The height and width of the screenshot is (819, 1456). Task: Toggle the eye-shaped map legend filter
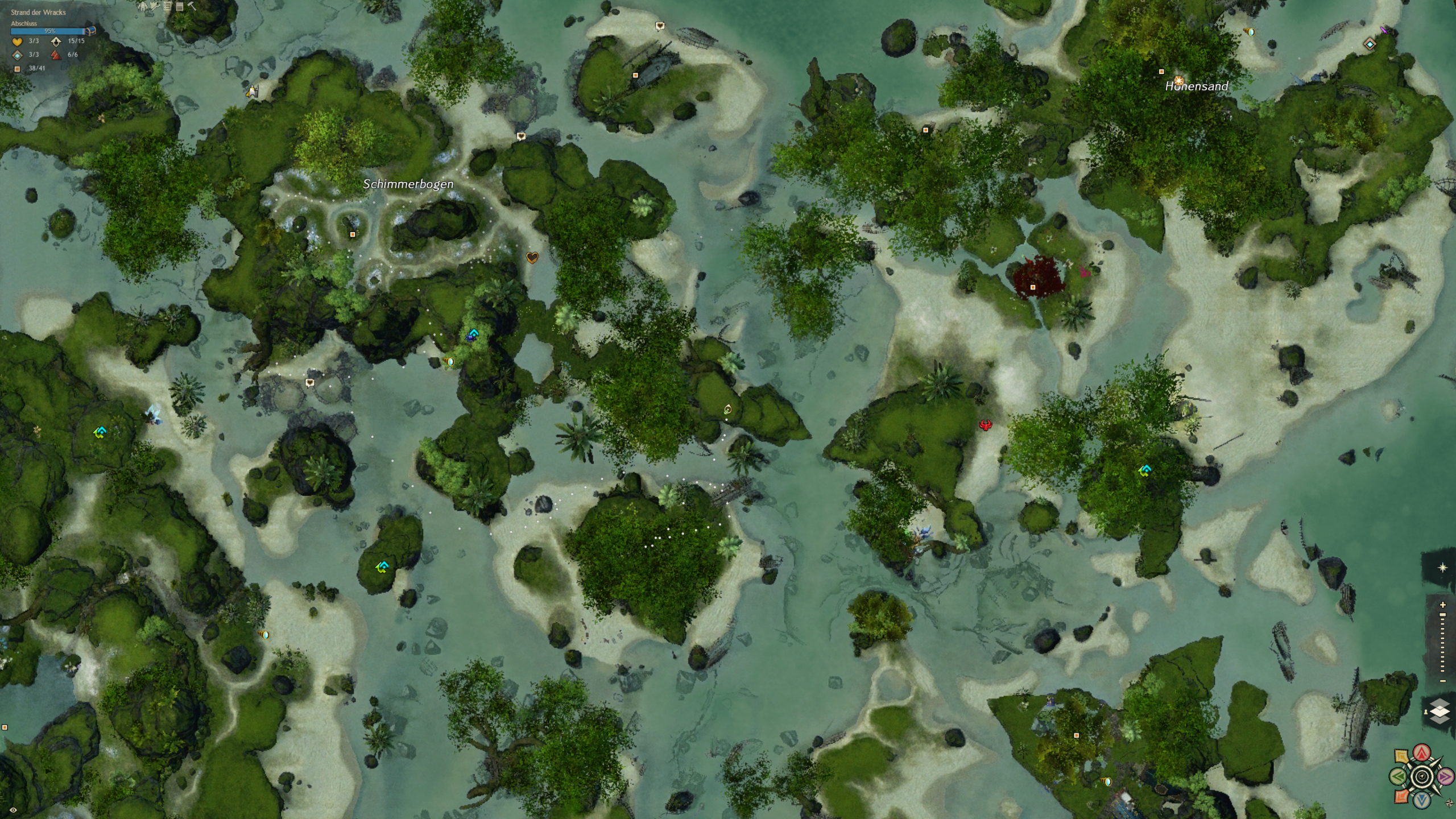tap(13, 810)
